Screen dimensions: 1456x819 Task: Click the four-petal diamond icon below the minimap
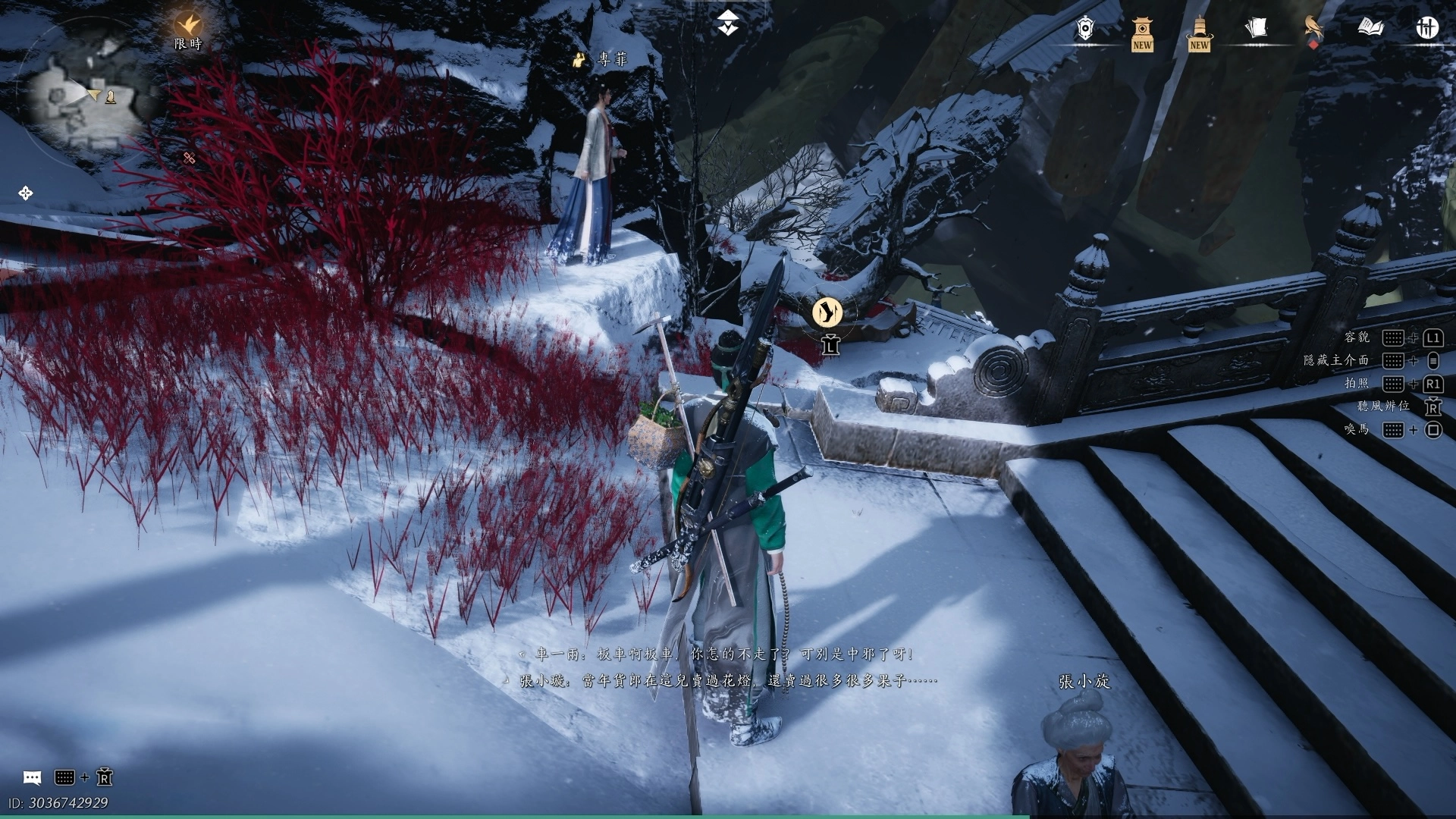point(25,193)
